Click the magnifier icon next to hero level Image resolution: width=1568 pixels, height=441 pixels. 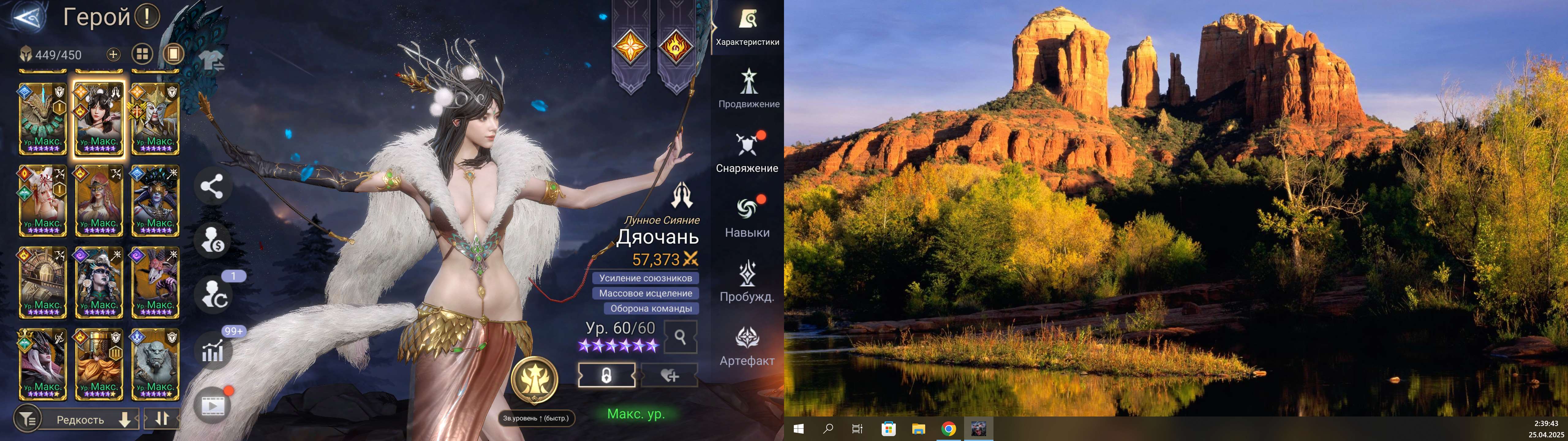click(680, 337)
